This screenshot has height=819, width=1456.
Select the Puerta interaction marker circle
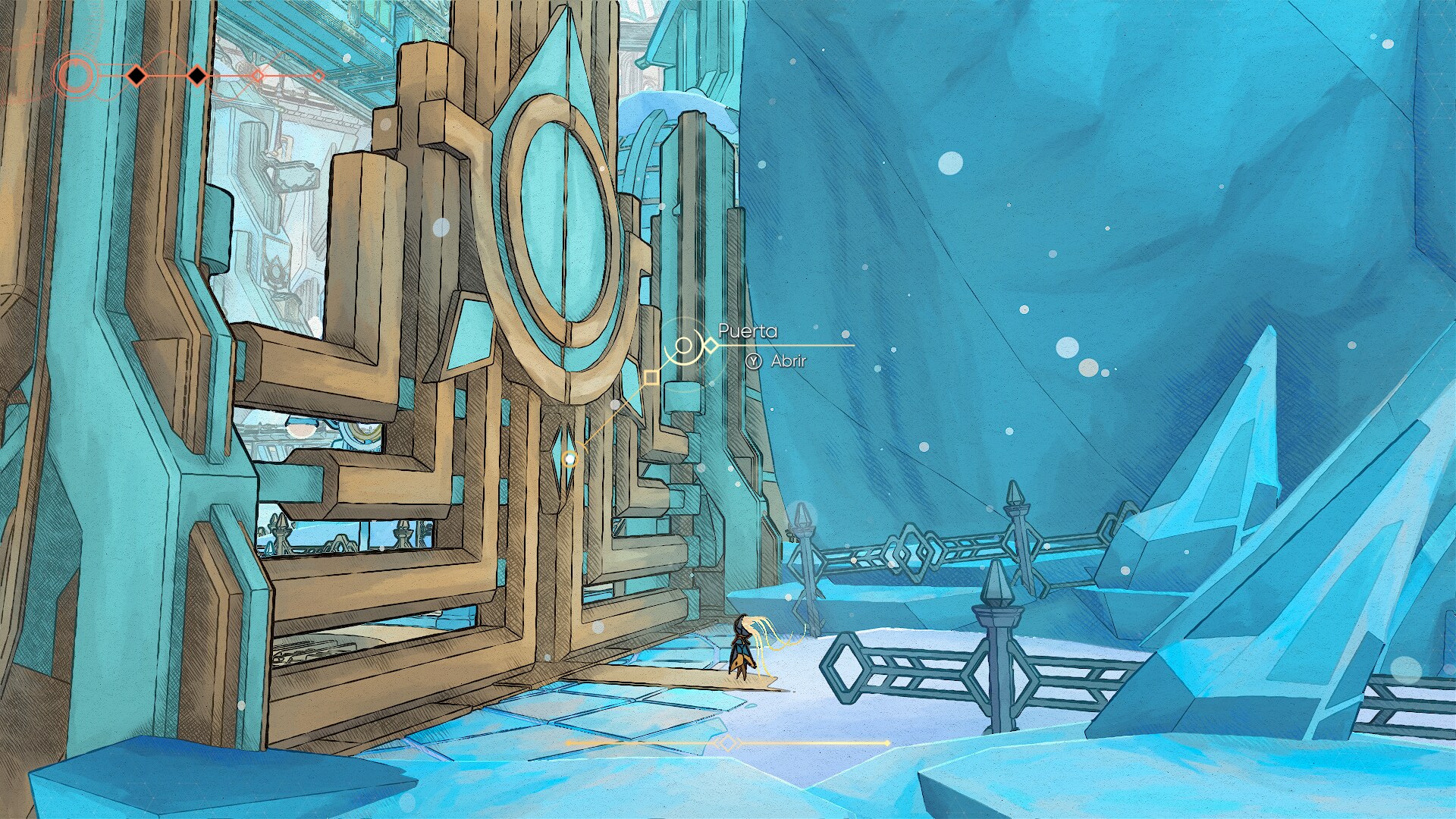pos(683,347)
